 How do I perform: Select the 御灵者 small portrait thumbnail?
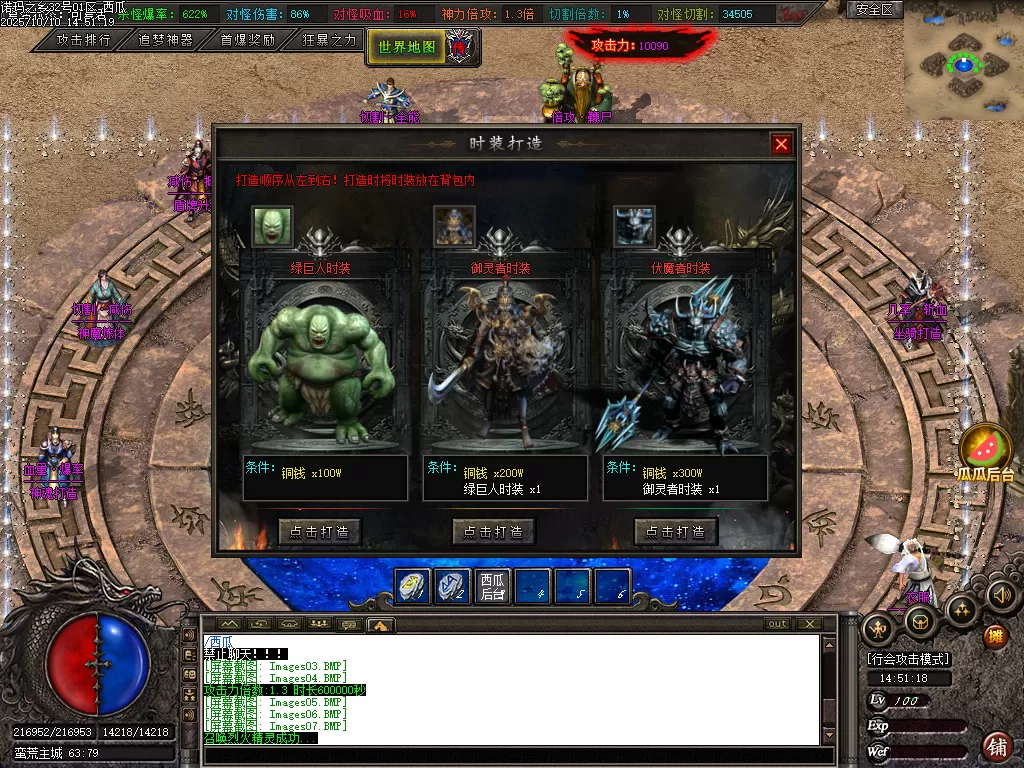(x=454, y=226)
